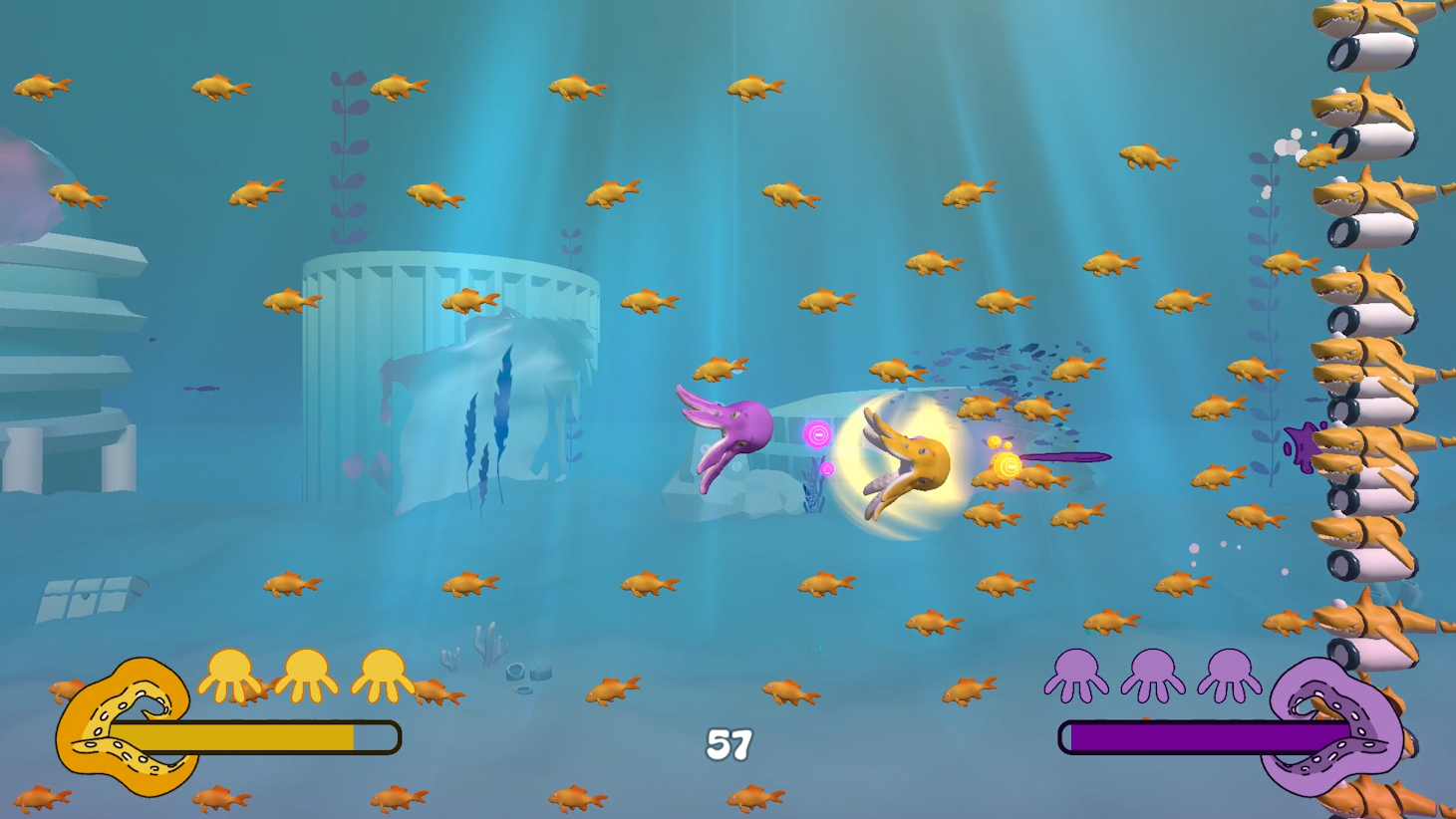Click the pink ring power-up
Viewport: 1456px width, 819px height.
click(x=817, y=432)
